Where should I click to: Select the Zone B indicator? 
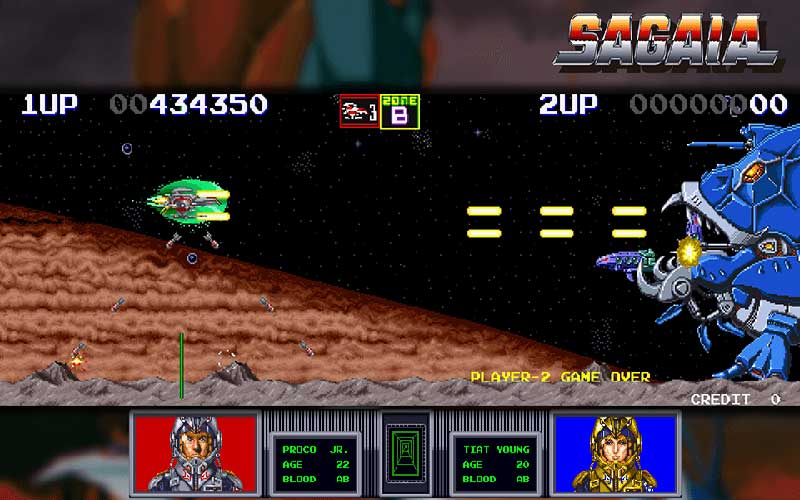(400, 111)
